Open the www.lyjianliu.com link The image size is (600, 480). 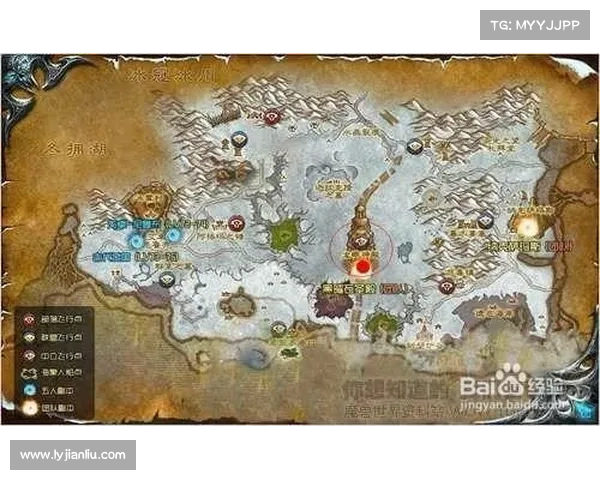[72, 456]
